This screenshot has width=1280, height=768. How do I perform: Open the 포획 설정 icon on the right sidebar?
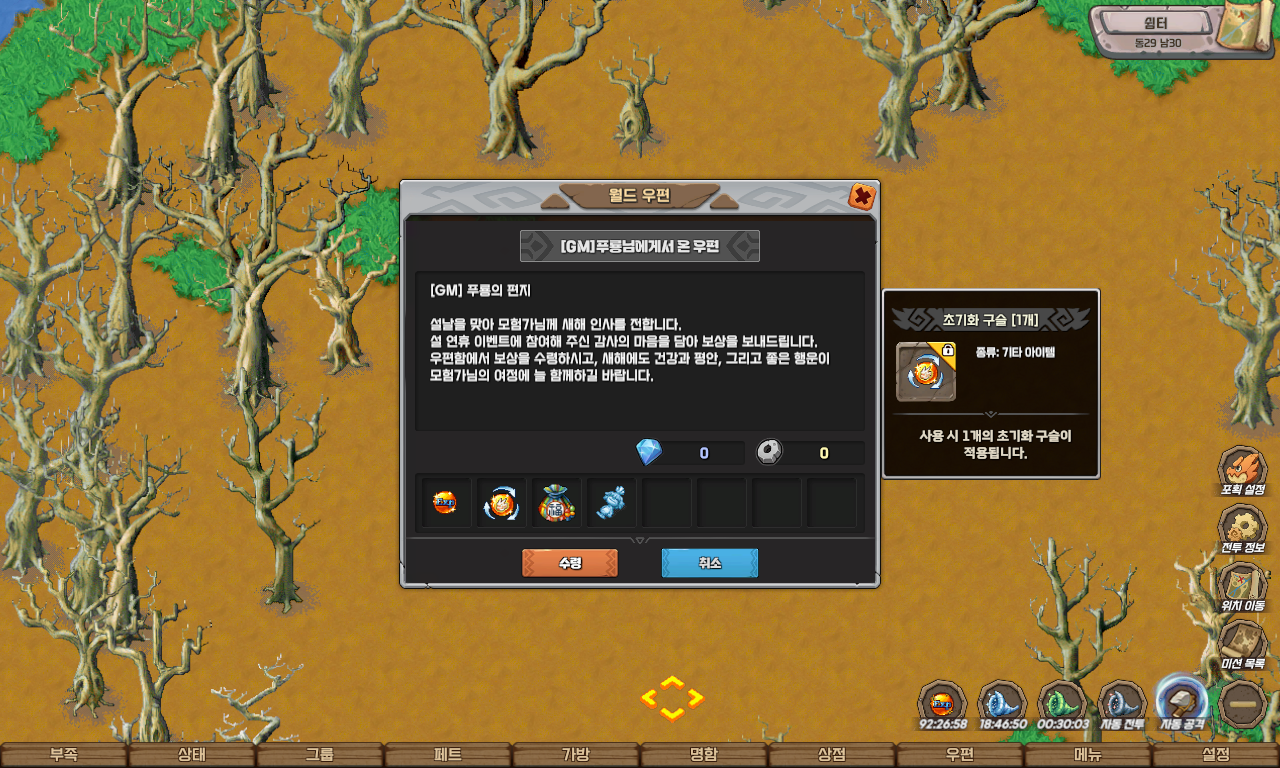(1241, 466)
